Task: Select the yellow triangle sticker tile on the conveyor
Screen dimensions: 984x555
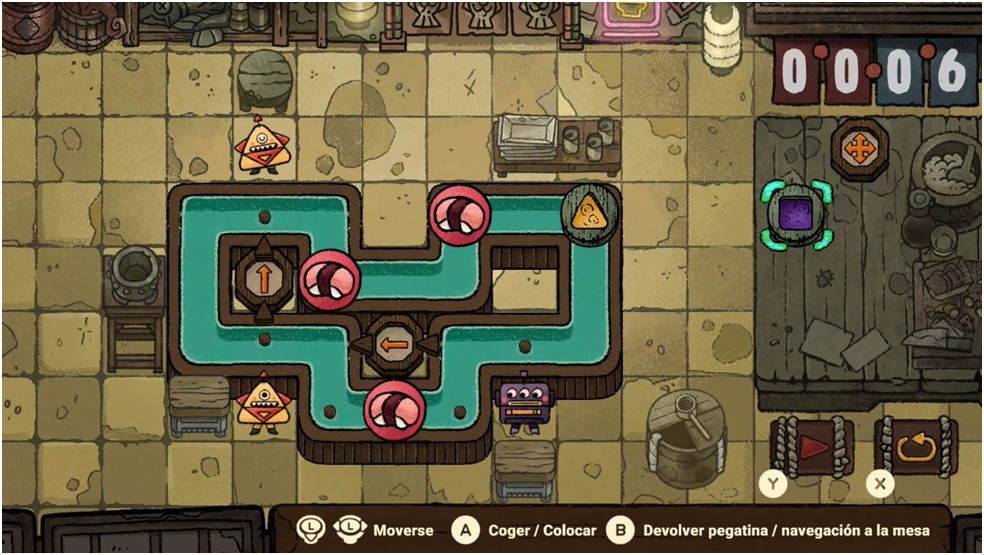Action: coord(589,211)
